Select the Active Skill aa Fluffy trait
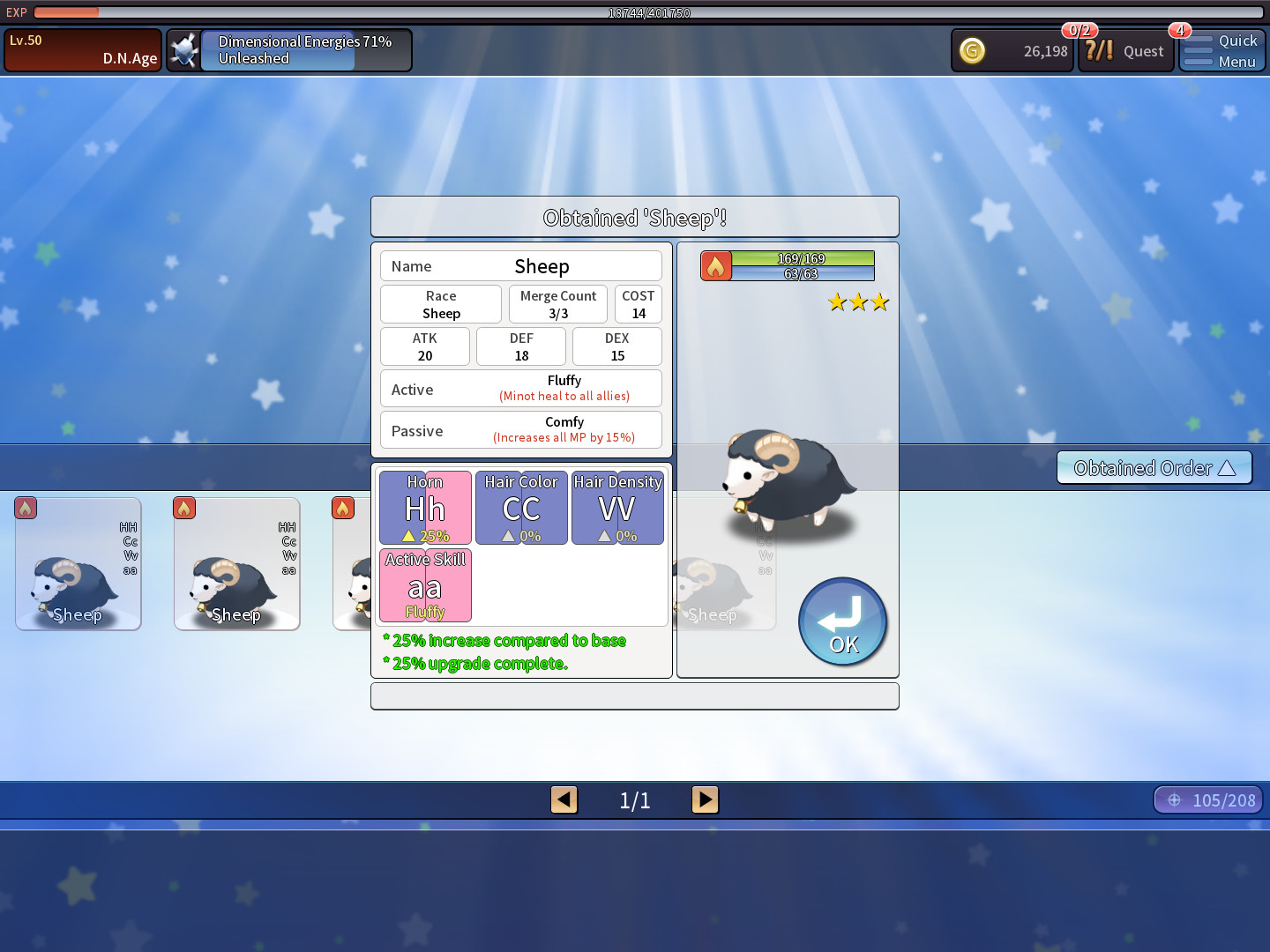1270x952 pixels. coord(425,585)
